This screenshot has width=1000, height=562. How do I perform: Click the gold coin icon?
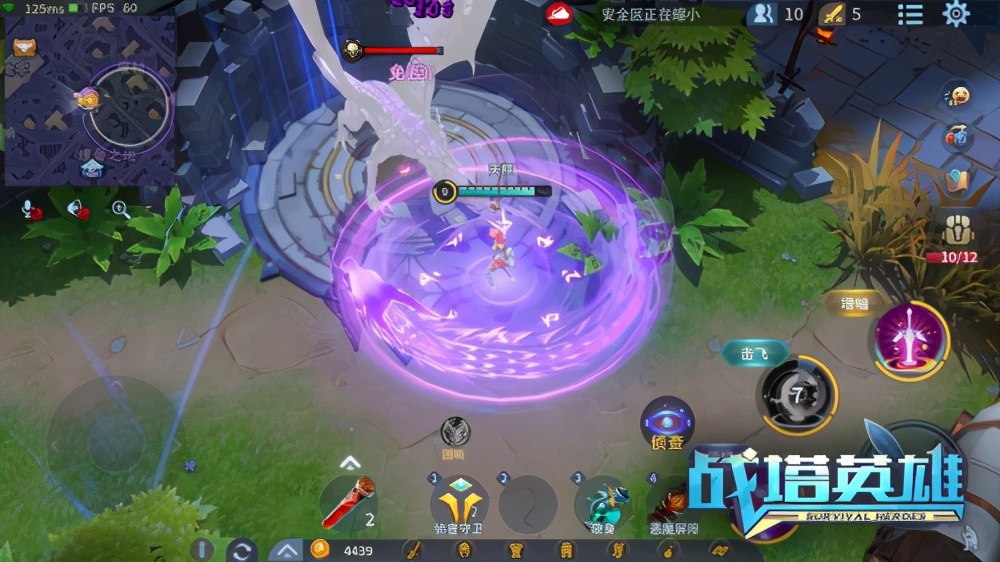[320, 549]
